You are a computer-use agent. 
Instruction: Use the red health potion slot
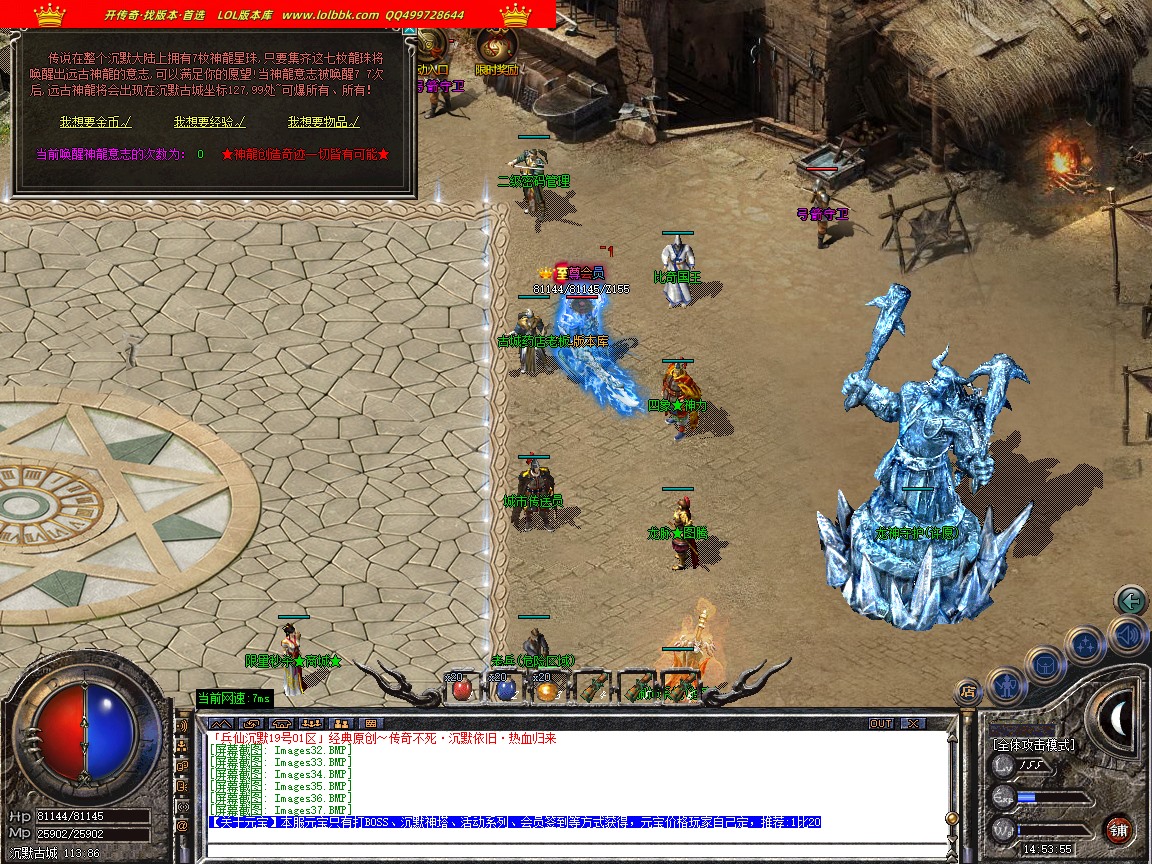click(461, 688)
